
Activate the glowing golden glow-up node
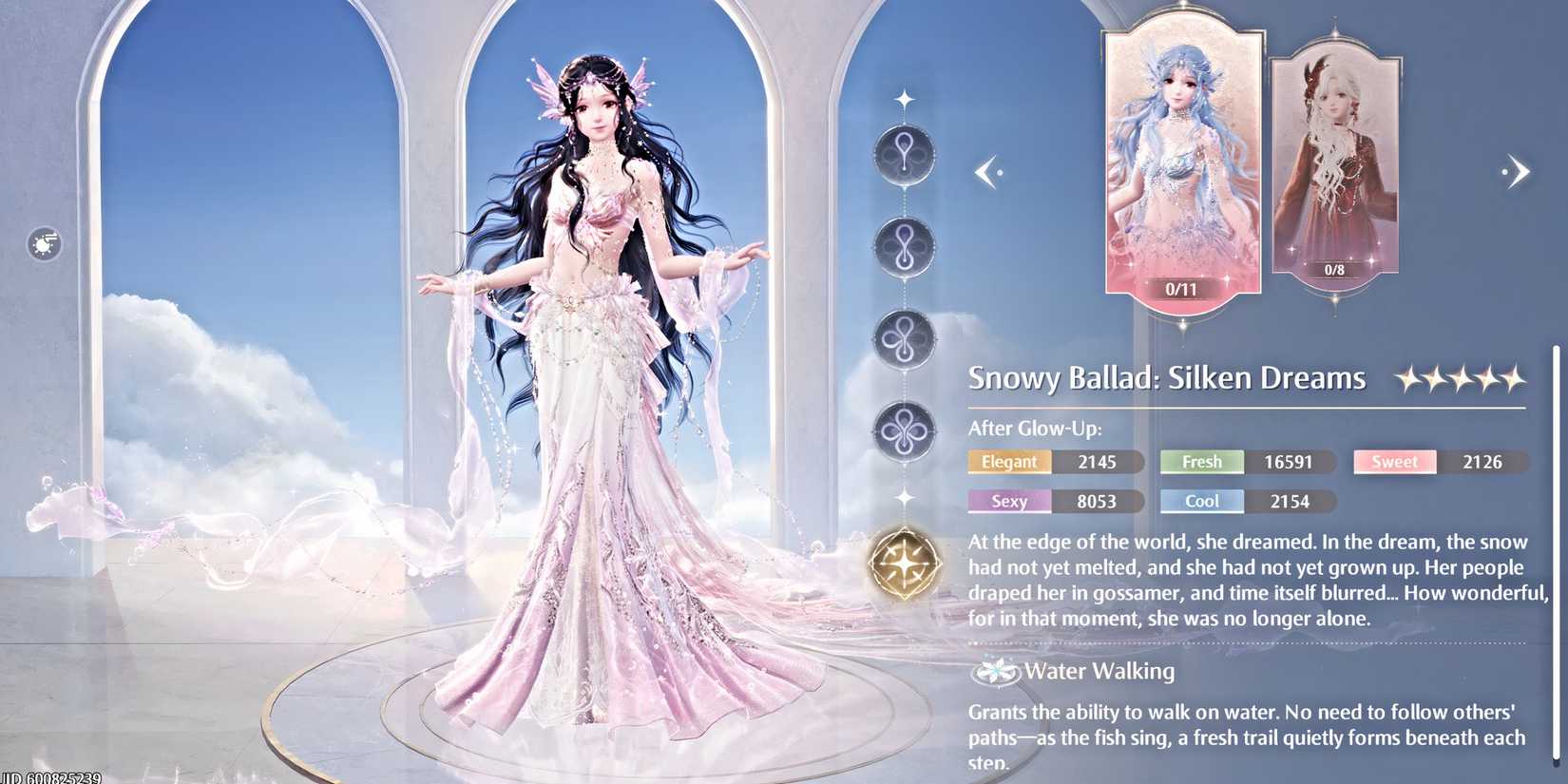pyautogui.click(x=904, y=562)
